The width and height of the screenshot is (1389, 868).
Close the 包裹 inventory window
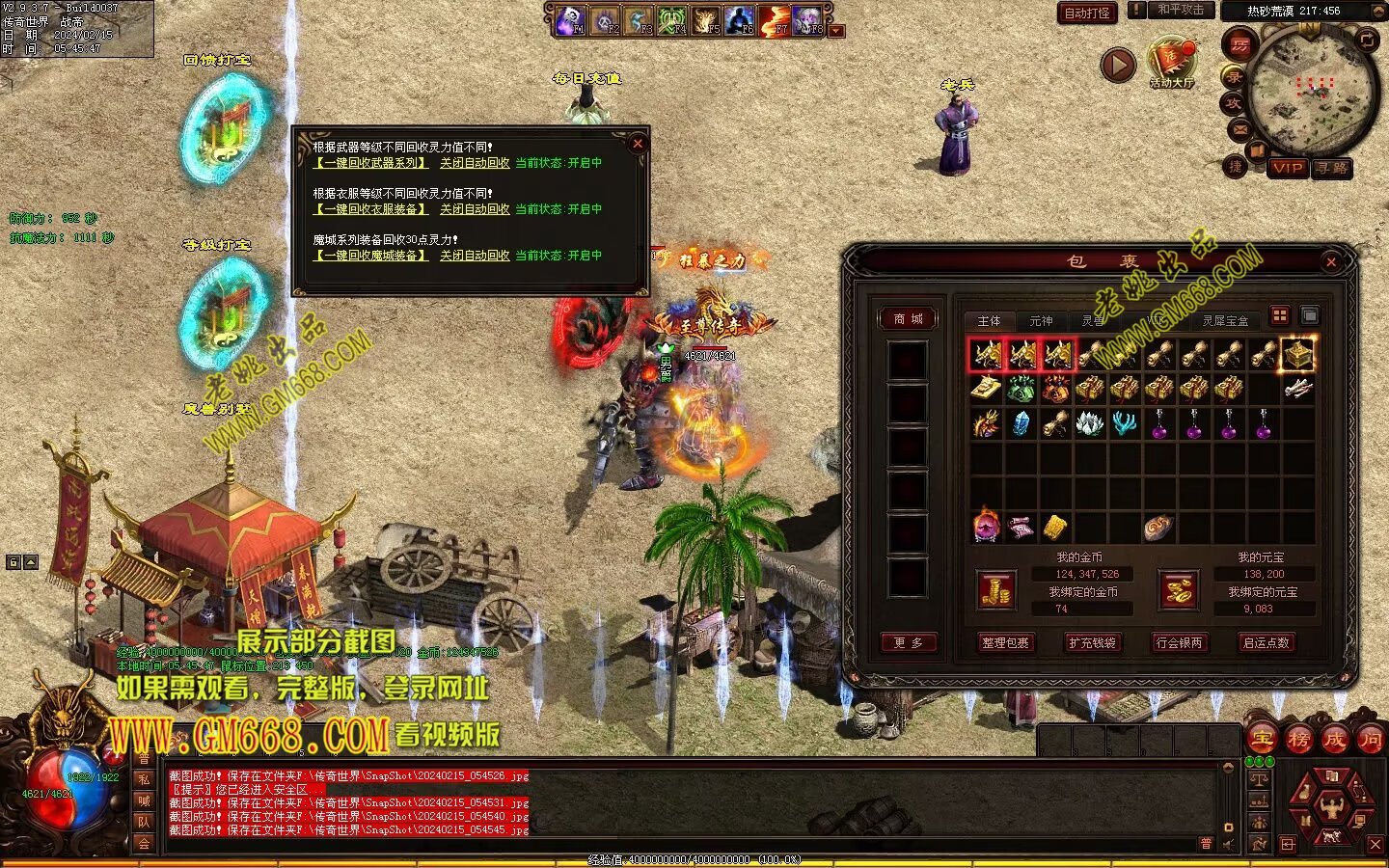pos(1331,261)
